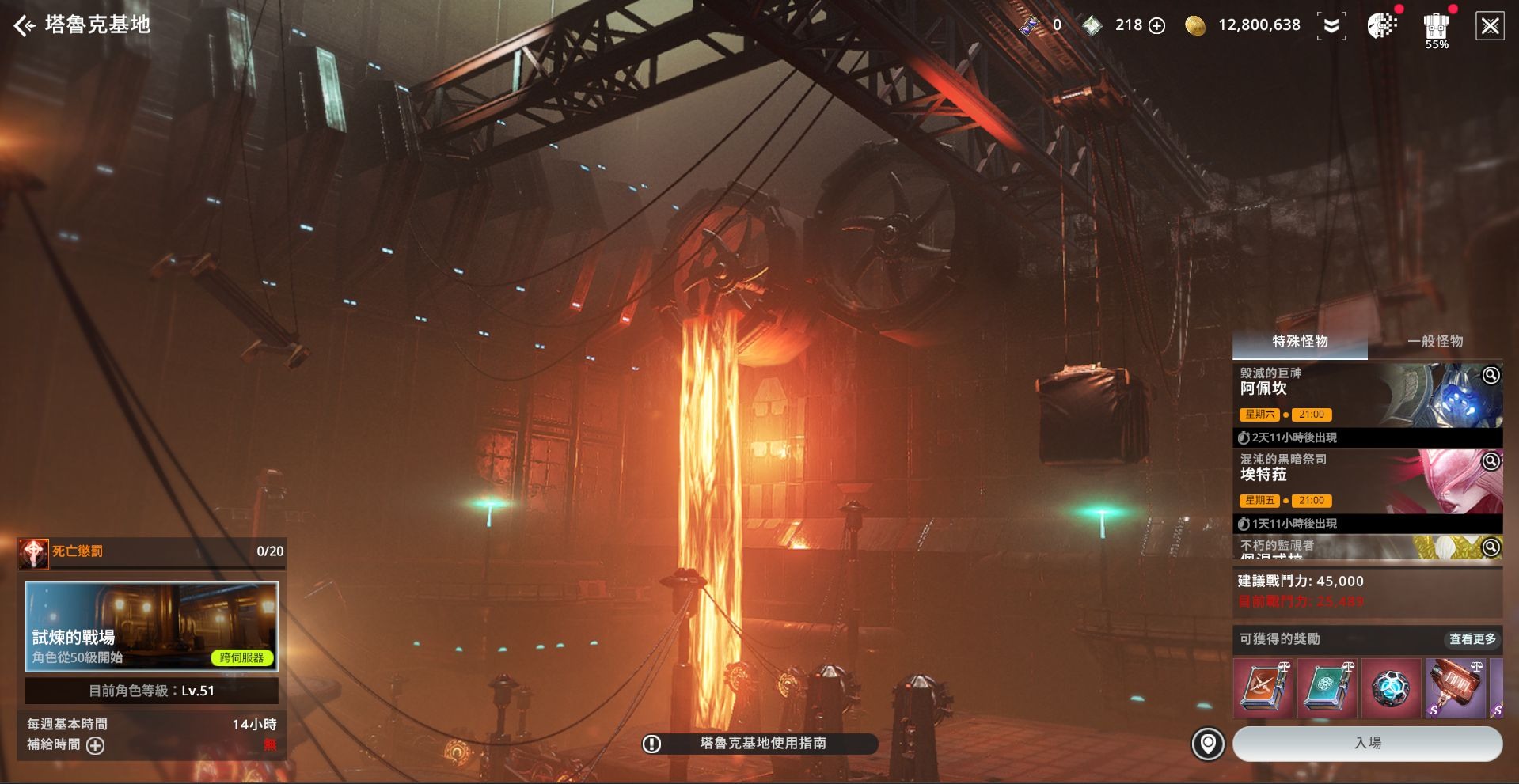Switch to the 特殊怪物 tab
The image size is (1519, 784).
(1300, 342)
